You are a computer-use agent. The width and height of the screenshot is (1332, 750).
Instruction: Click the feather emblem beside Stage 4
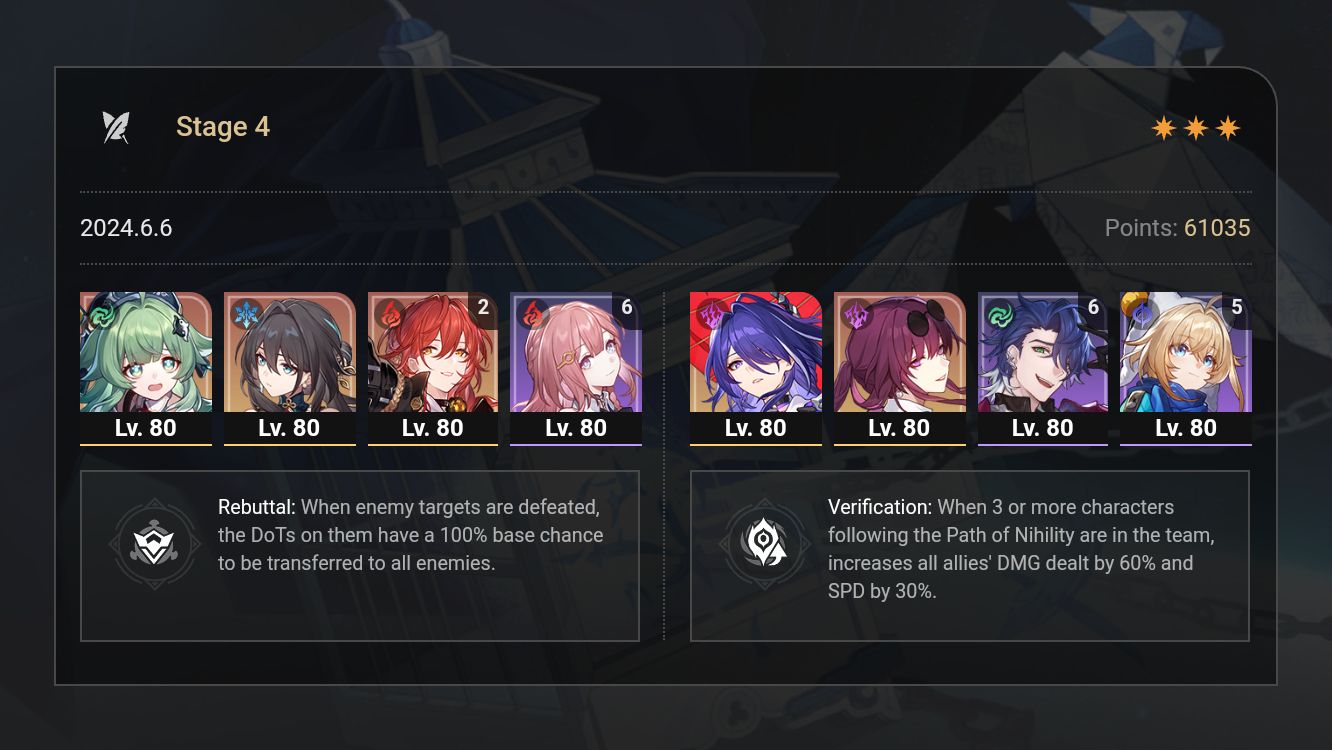click(117, 124)
